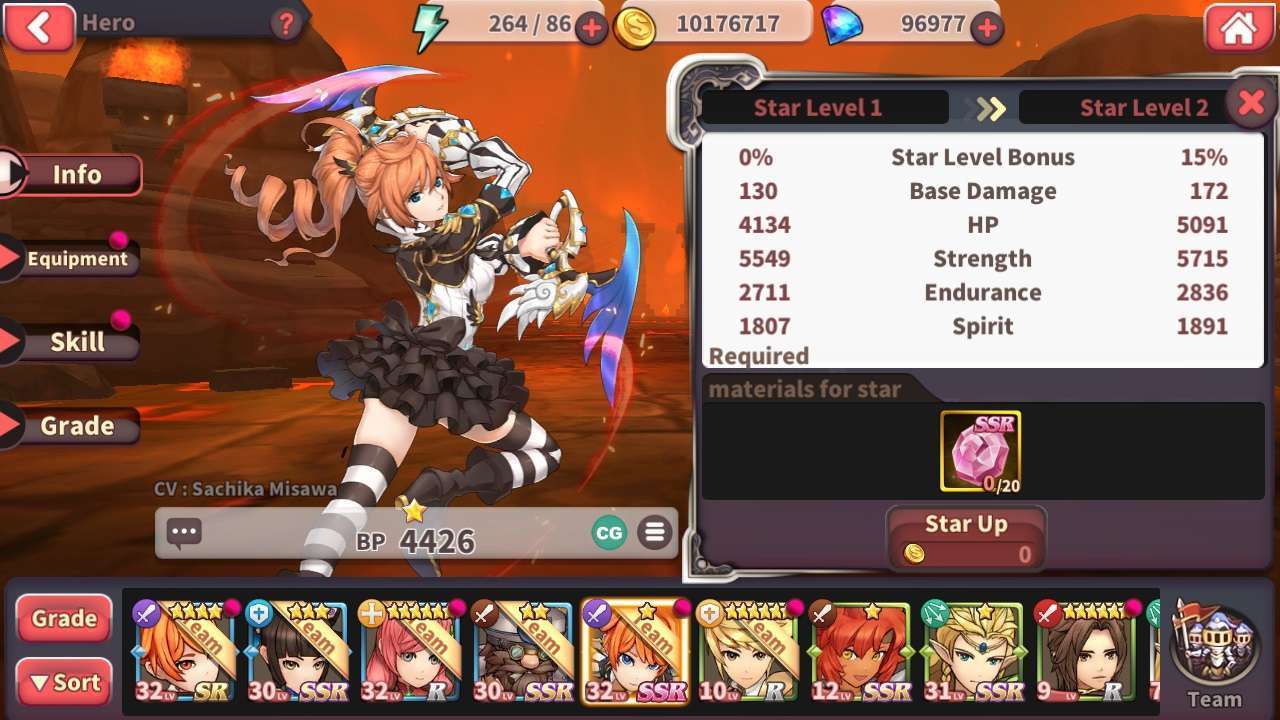Open the Sort options
The image size is (1280, 720).
tap(64, 683)
